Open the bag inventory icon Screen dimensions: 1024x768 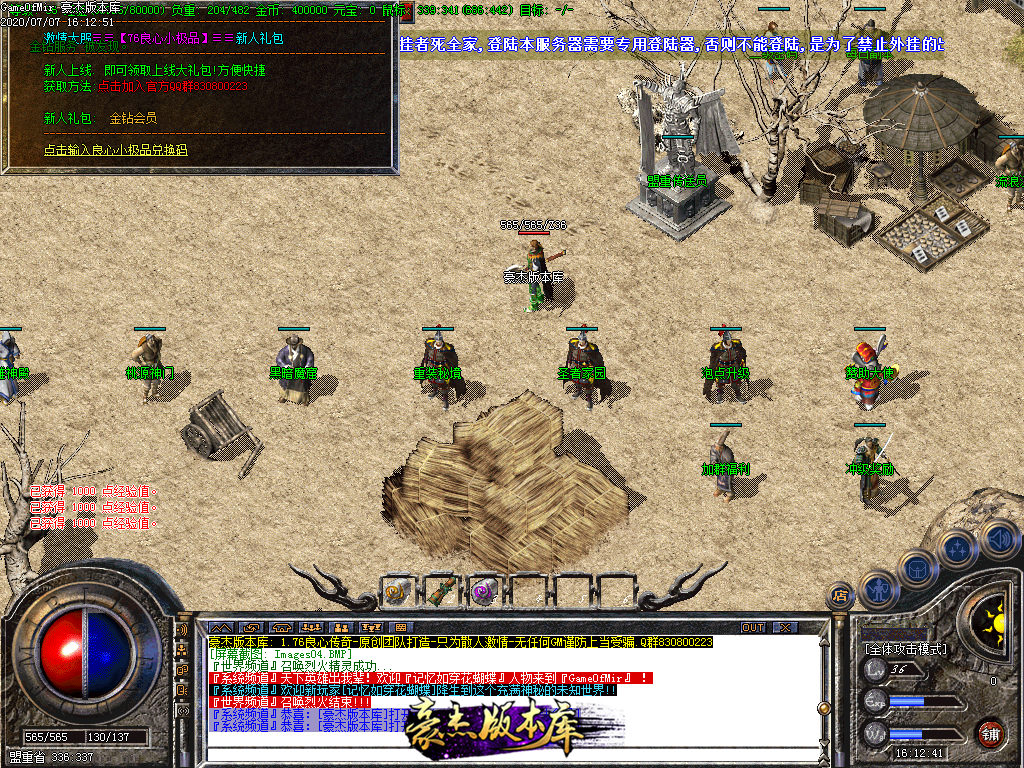(x=915, y=568)
